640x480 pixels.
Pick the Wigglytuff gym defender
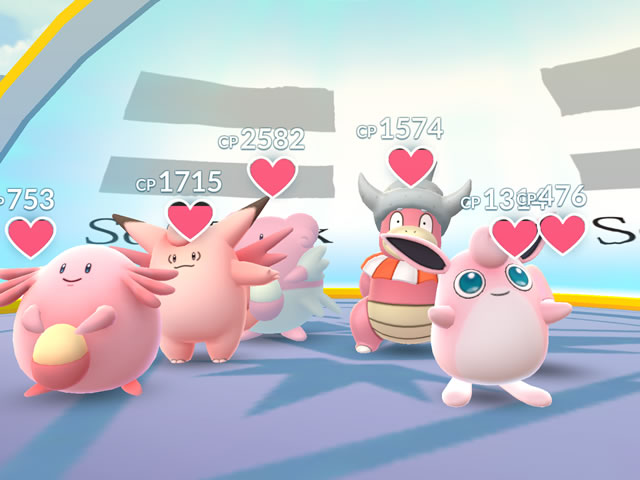(497, 320)
